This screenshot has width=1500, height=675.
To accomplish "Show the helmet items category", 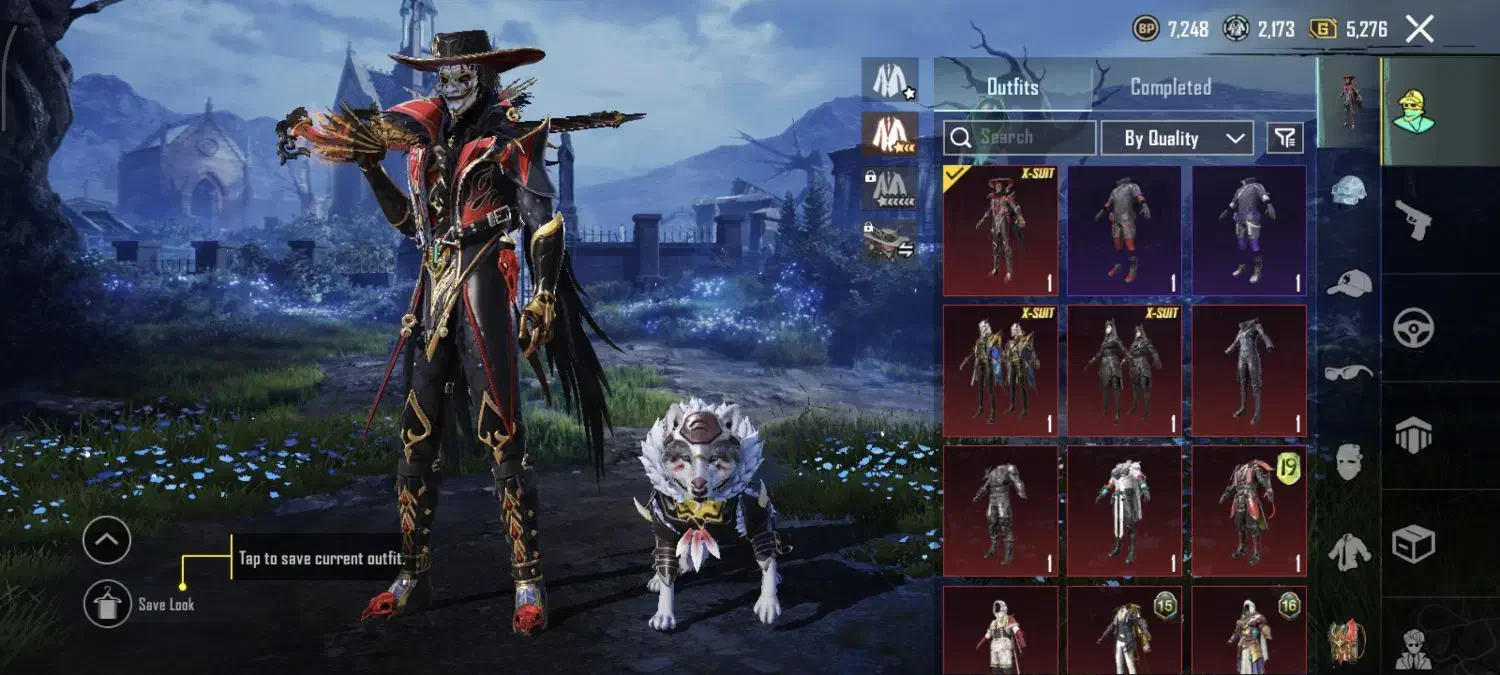I will tap(1349, 190).
